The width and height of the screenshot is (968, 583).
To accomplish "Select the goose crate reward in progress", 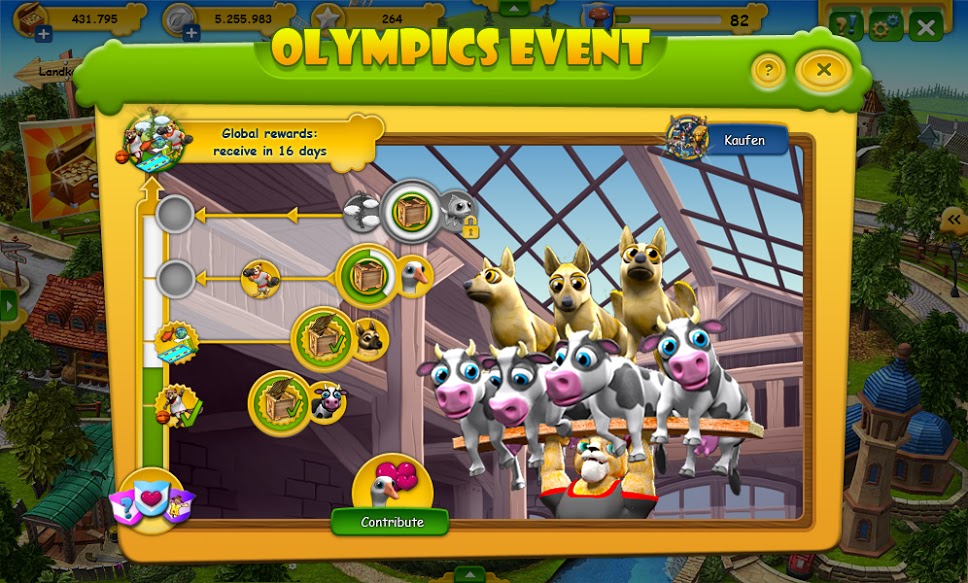I will tap(367, 275).
